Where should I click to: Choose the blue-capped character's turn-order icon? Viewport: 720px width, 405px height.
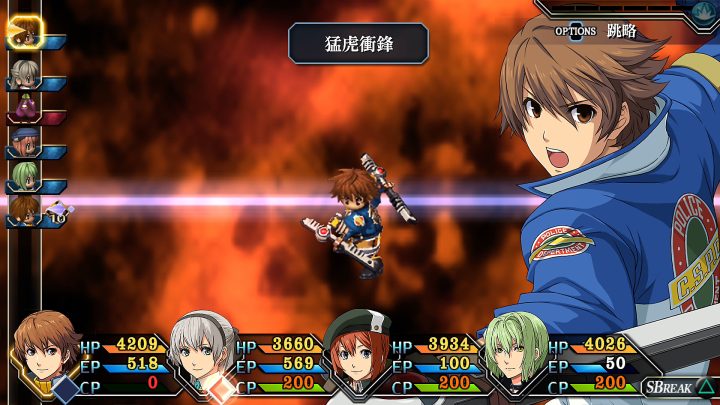(22, 145)
